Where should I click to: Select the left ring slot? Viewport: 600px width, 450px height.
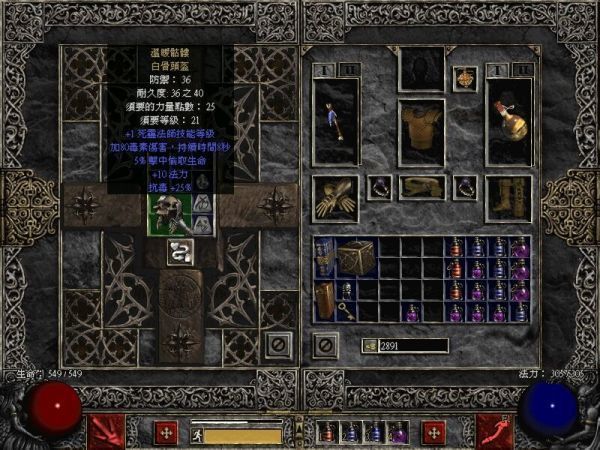tap(378, 187)
